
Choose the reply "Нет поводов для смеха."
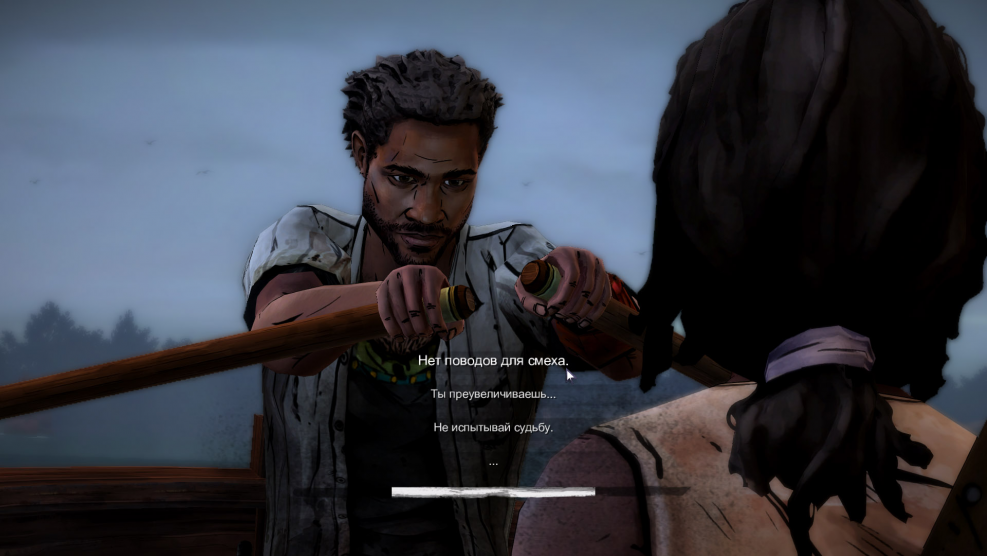point(493,360)
